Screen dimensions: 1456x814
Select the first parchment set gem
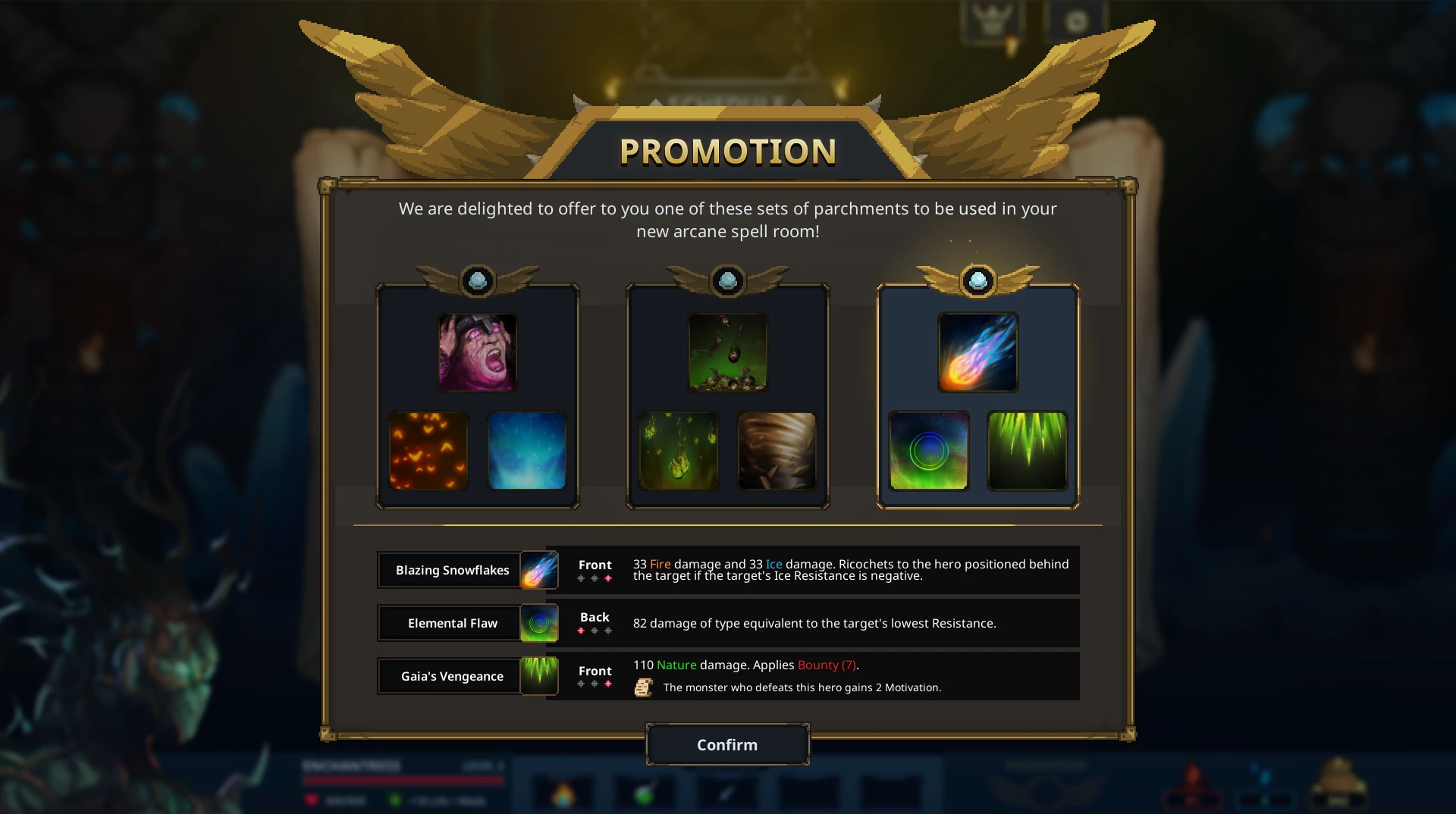[478, 281]
